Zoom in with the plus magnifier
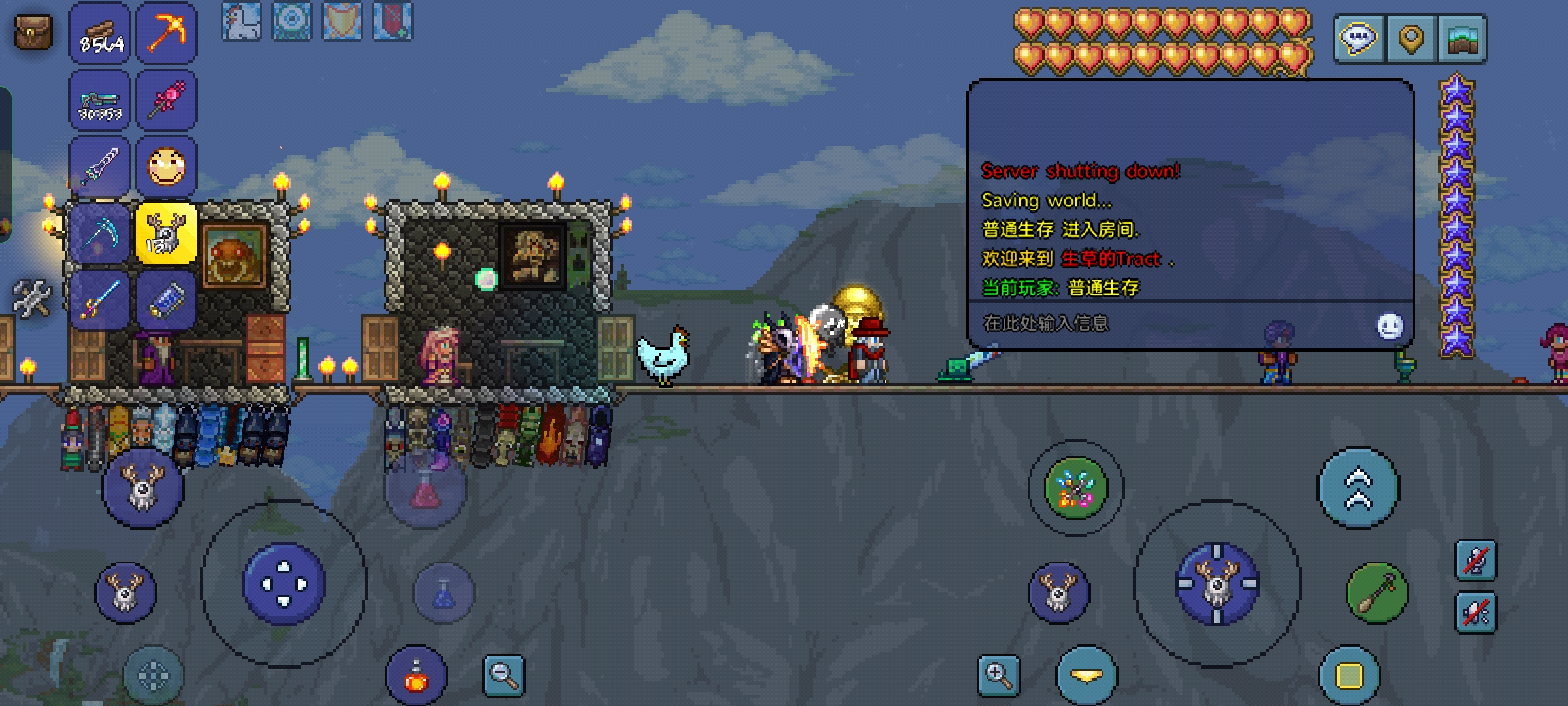This screenshot has height=706, width=1568. click(x=999, y=675)
